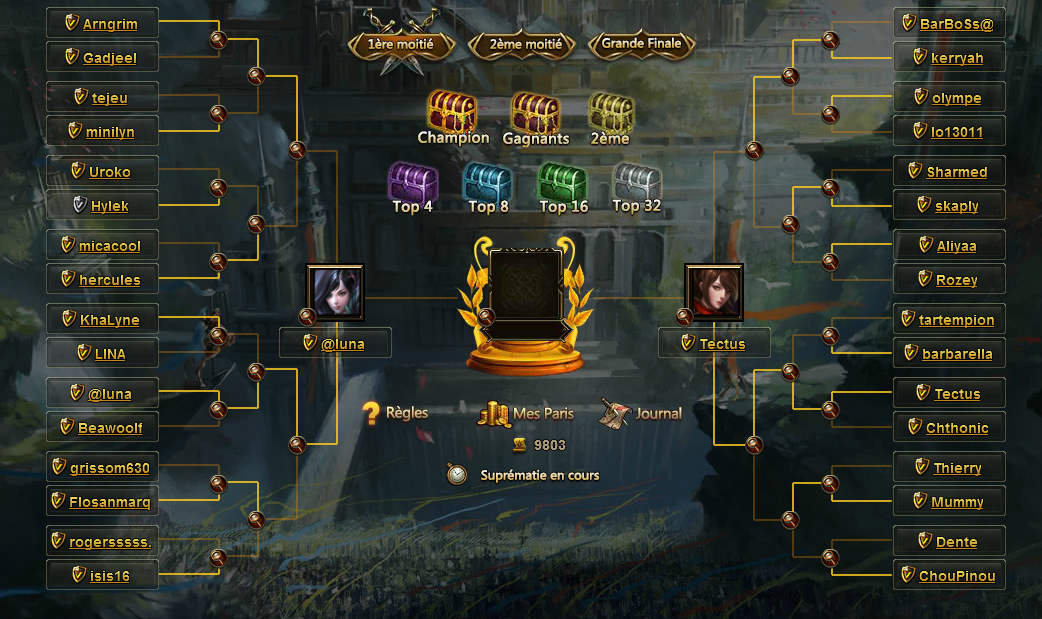Select player ChouPinou entry
This screenshot has width=1042, height=619.
(957, 576)
